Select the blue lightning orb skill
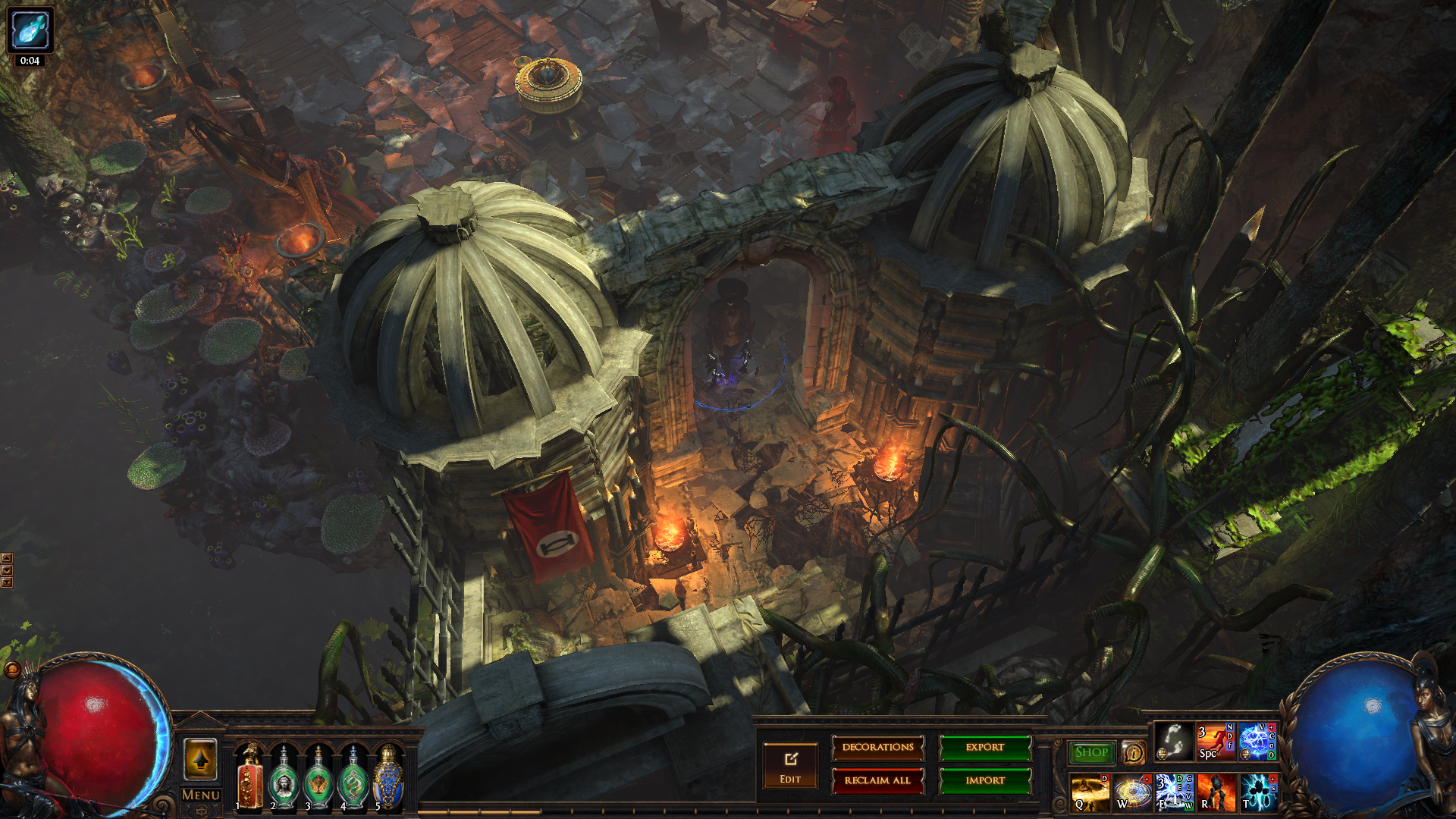Viewport: 1456px width, 819px height. [1257, 742]
